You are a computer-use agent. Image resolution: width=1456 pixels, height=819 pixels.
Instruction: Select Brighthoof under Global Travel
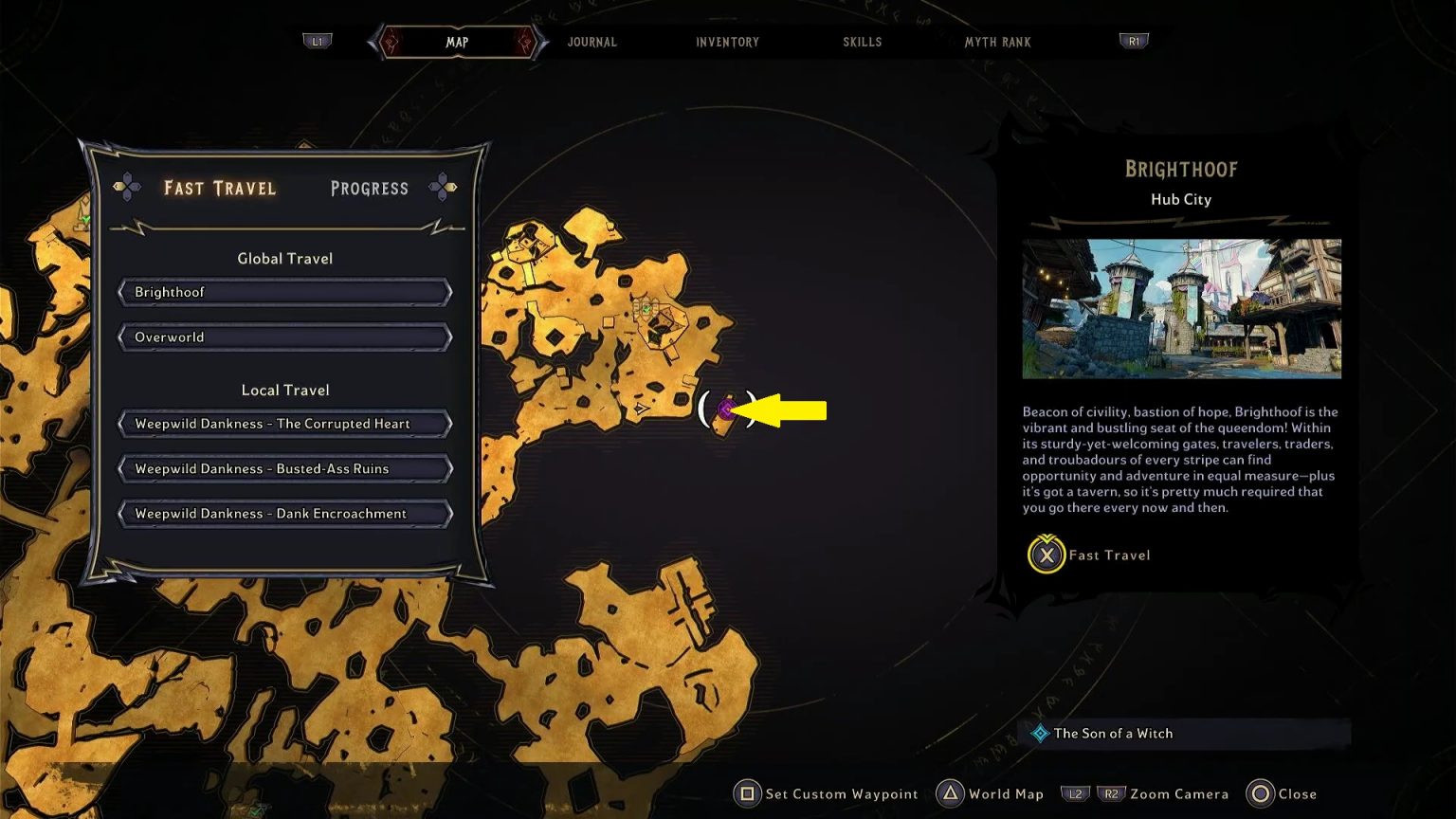coord(283,292)
